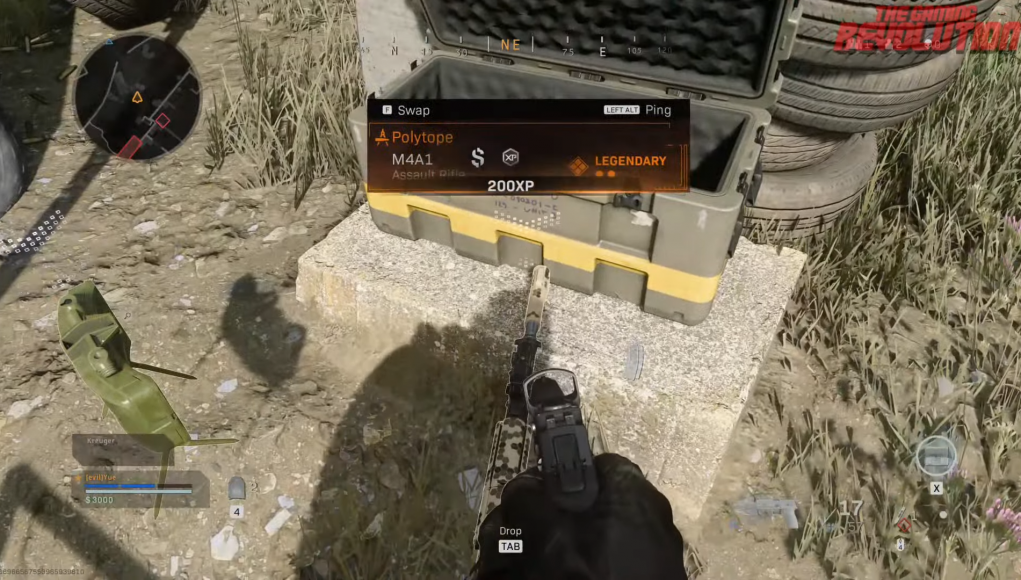Click the circular minimap
The width and height of the screenshot is (1021, 580).
pyautogui.click(x=137, y=97)
